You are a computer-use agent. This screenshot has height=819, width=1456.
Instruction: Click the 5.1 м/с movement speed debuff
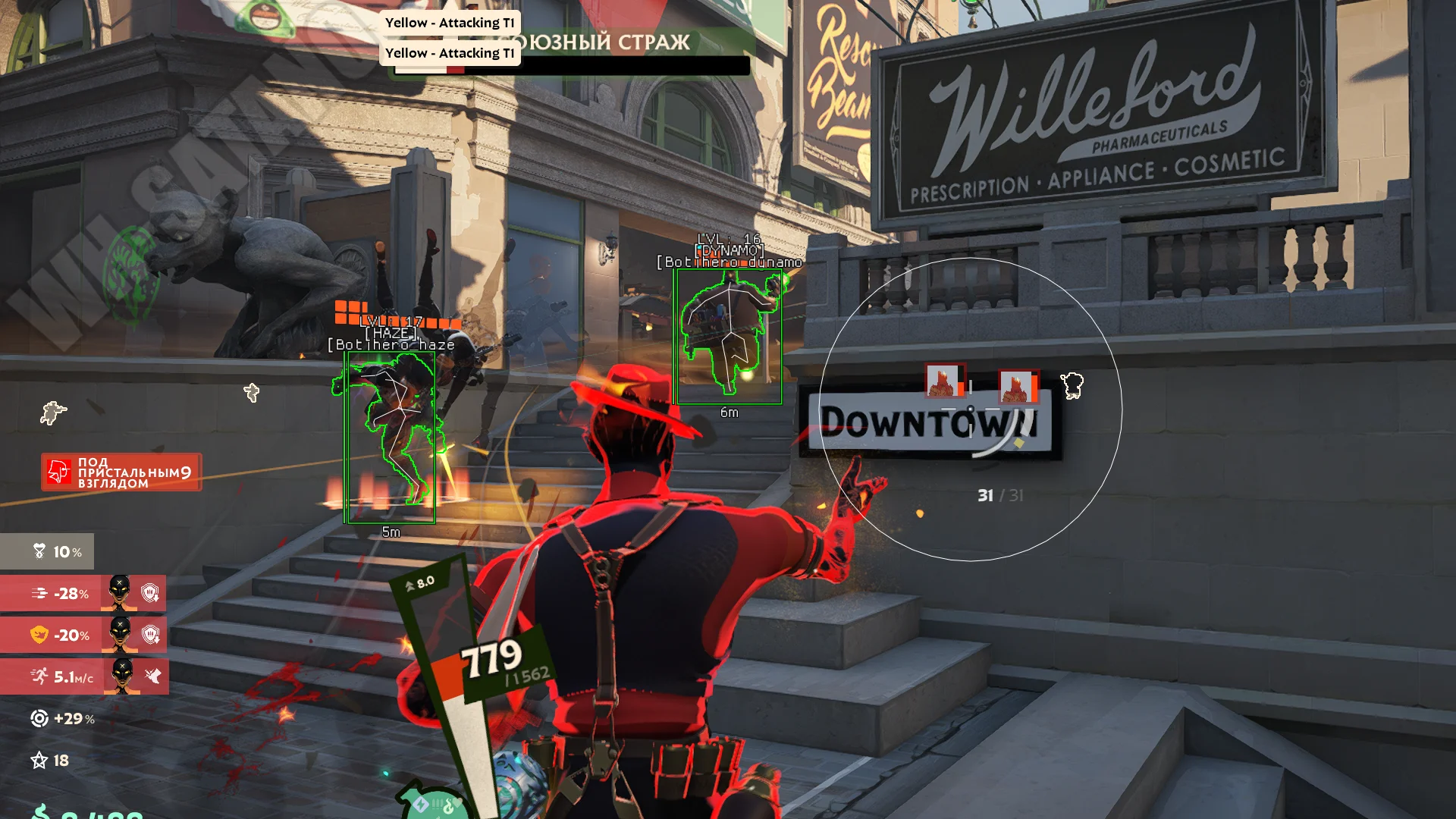83,676
